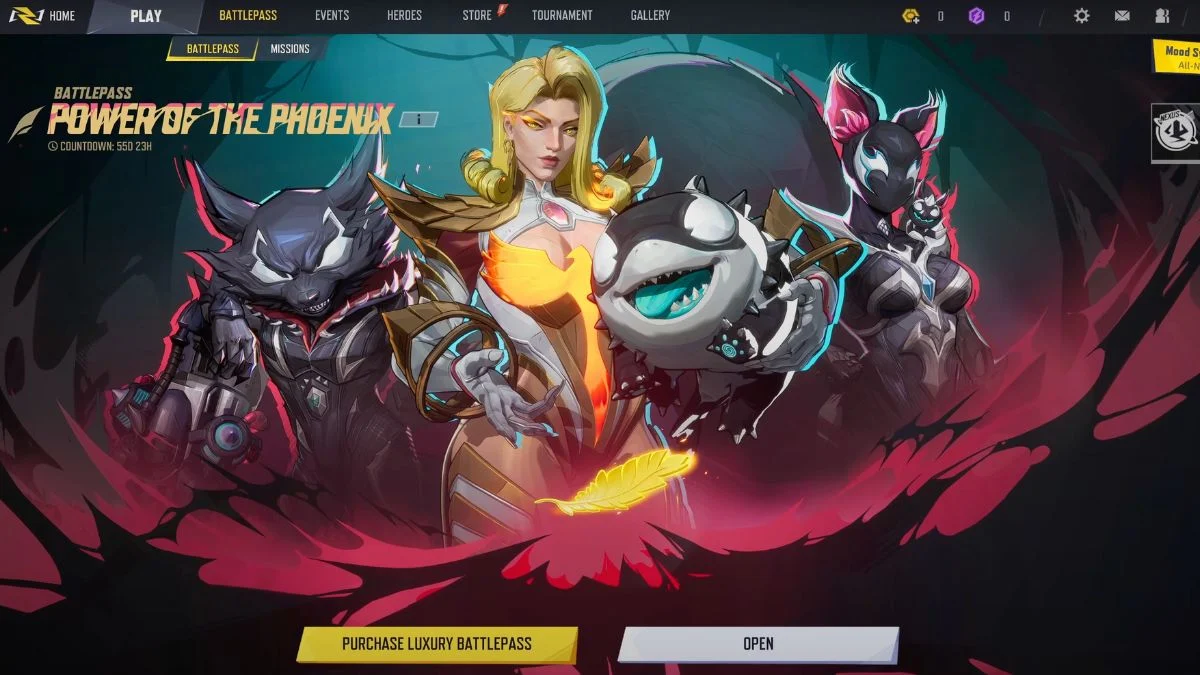Open the Events page
The width and height of the screenshot is (1200, 675).
click(x=332, y=16)
